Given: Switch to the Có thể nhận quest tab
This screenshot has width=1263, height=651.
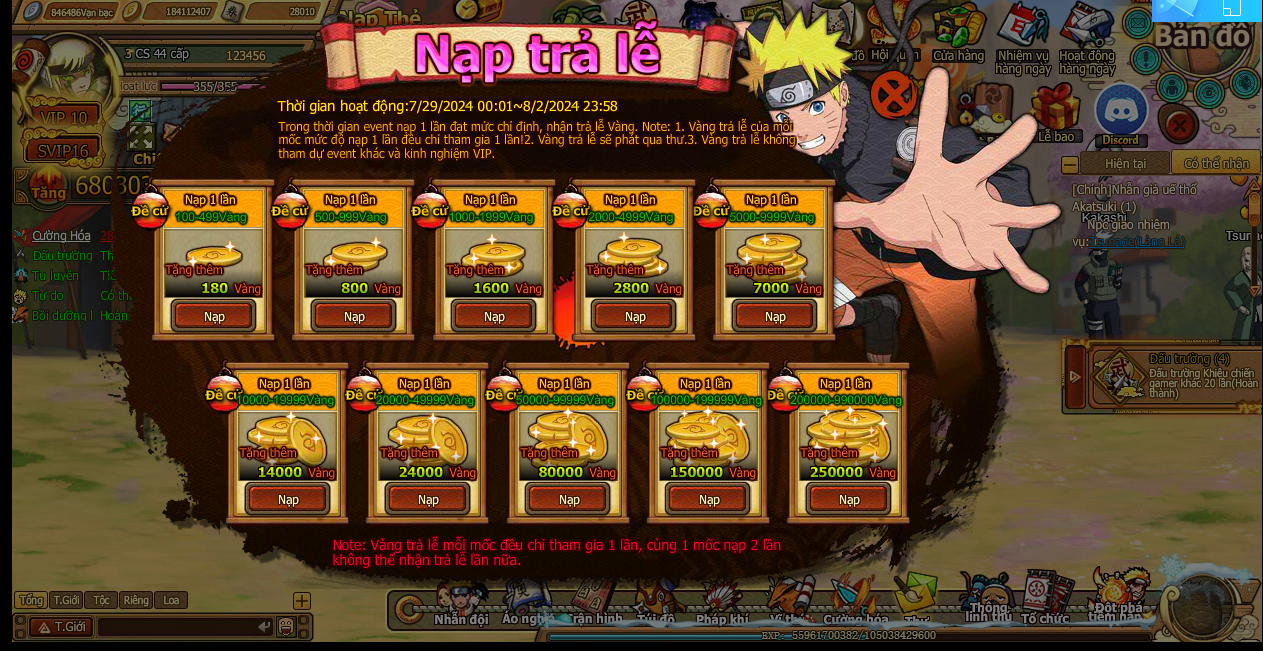Looking at the screenshot, I should tap(1216, 163).
